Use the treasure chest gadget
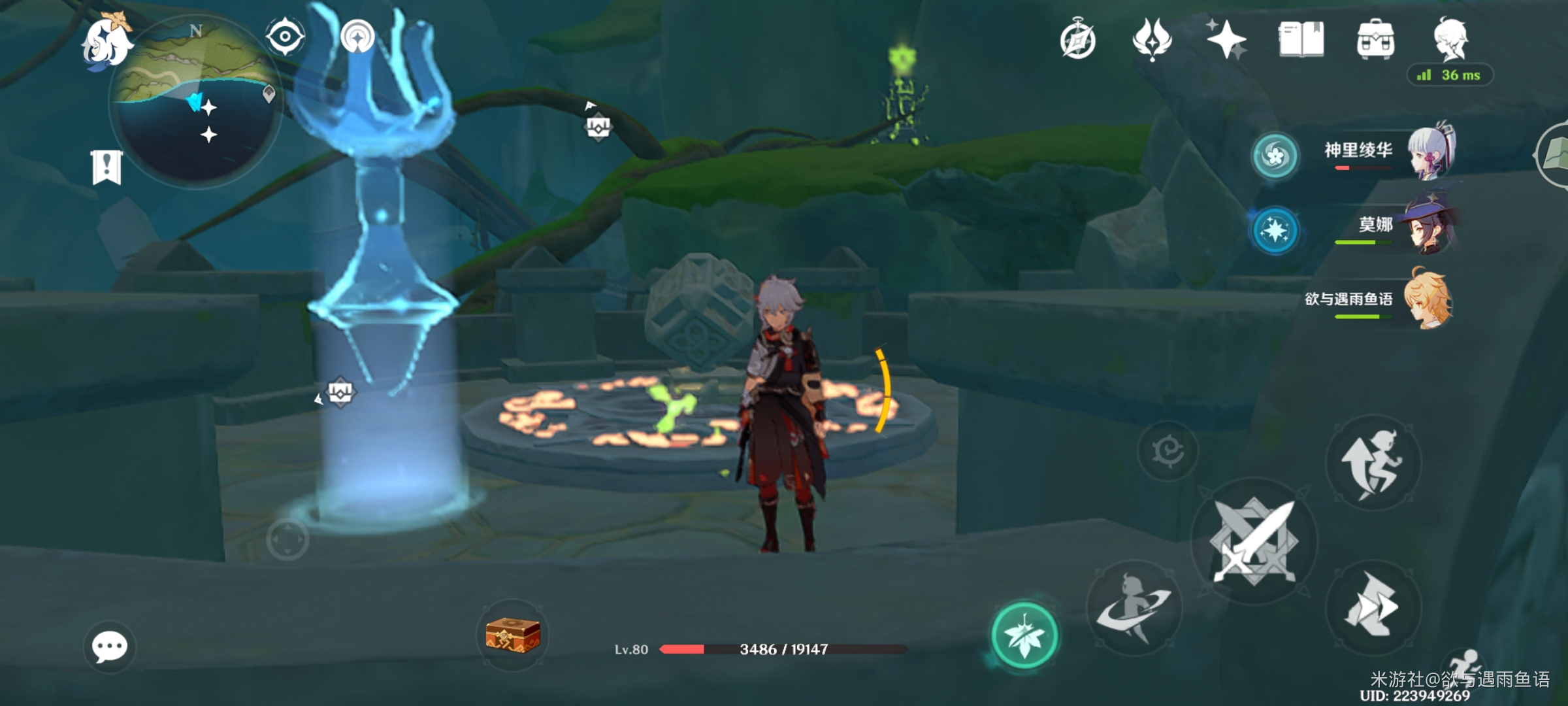Screen dimensions: 1568x706 (513, 635)
